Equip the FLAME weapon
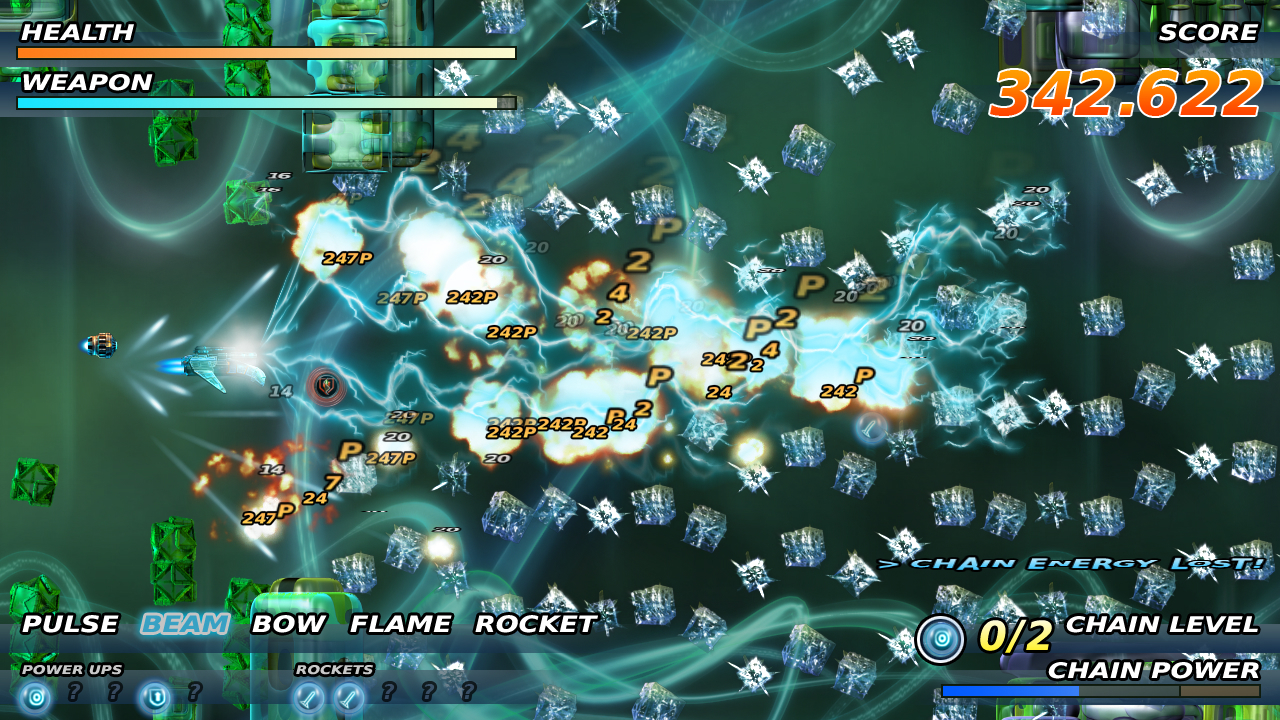1280x720 pixels. [x=400, y=624]
